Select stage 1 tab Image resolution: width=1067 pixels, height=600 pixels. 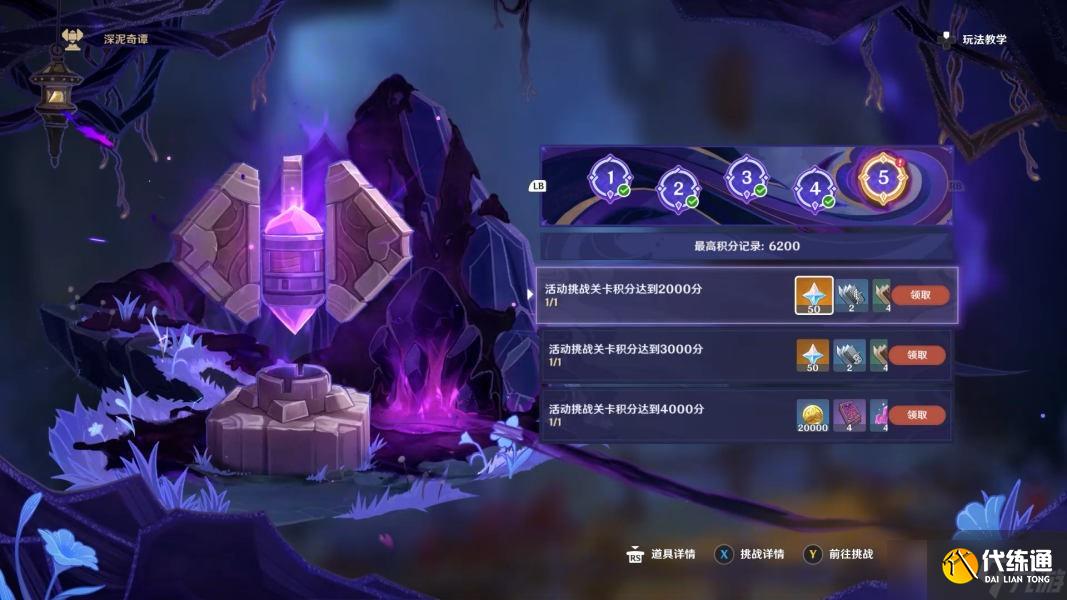click(x=609, y=178)
